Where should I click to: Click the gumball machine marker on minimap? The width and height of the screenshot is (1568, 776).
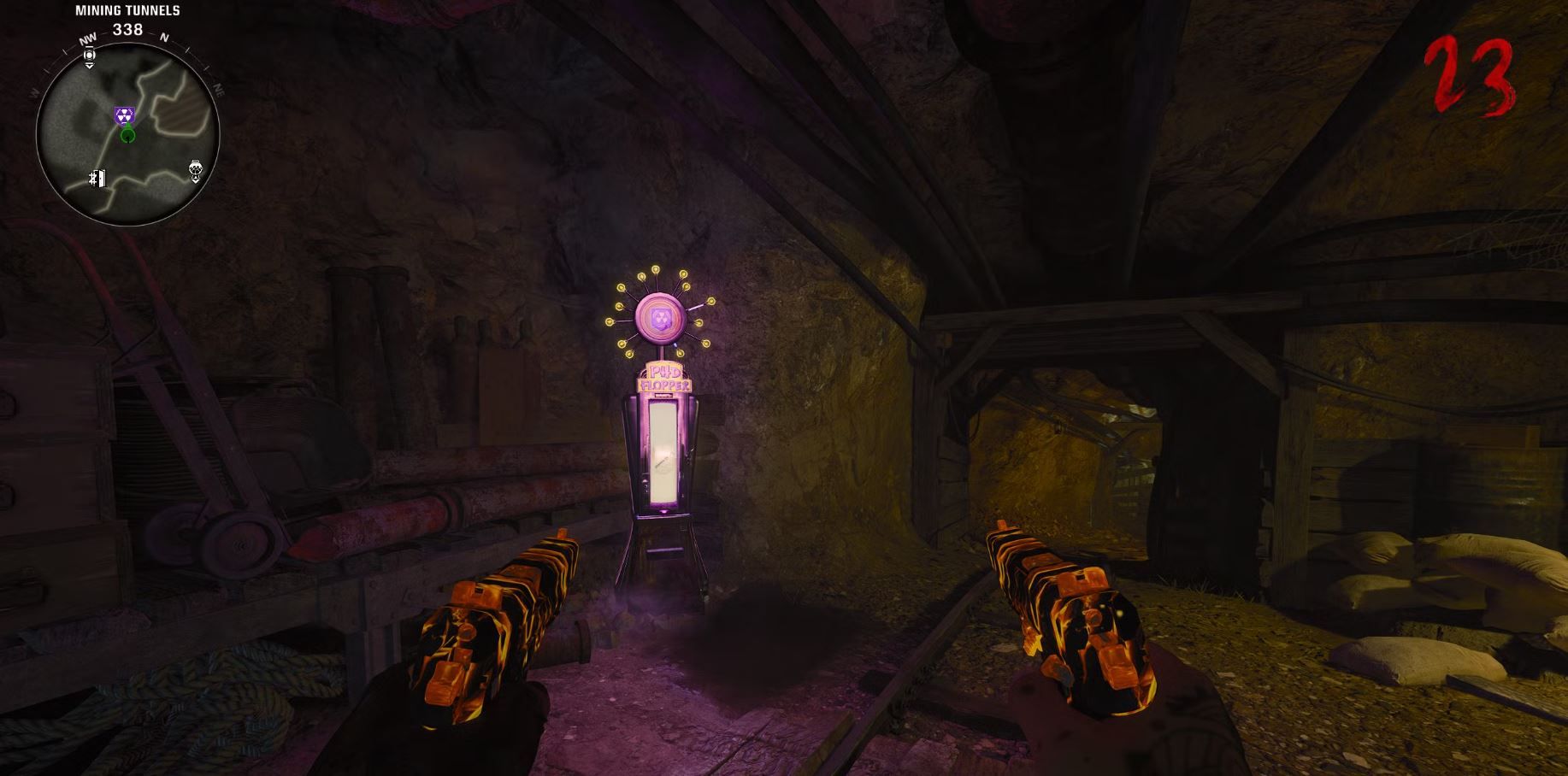coord(195,170)
